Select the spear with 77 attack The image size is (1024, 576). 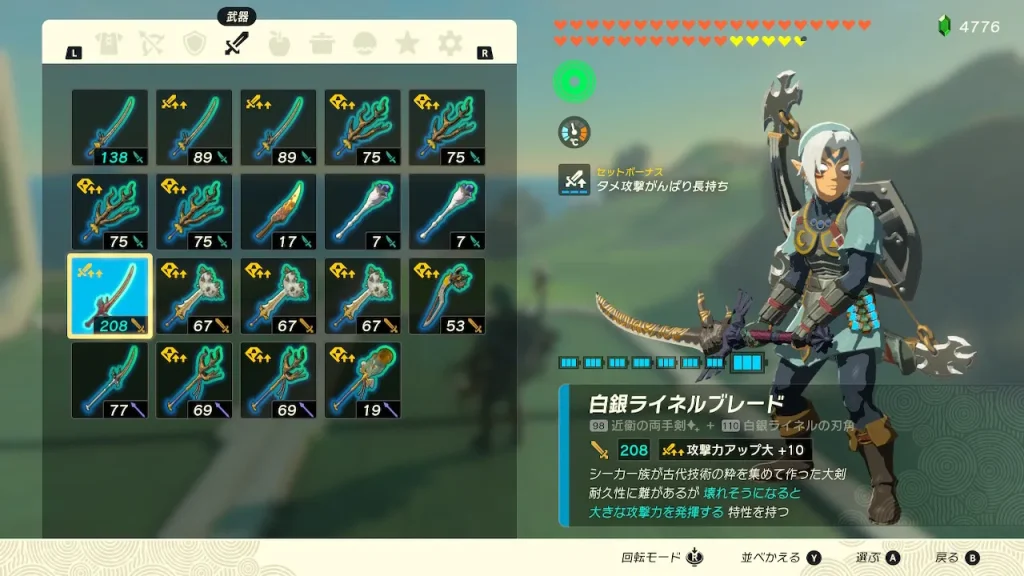pos(110,380)
